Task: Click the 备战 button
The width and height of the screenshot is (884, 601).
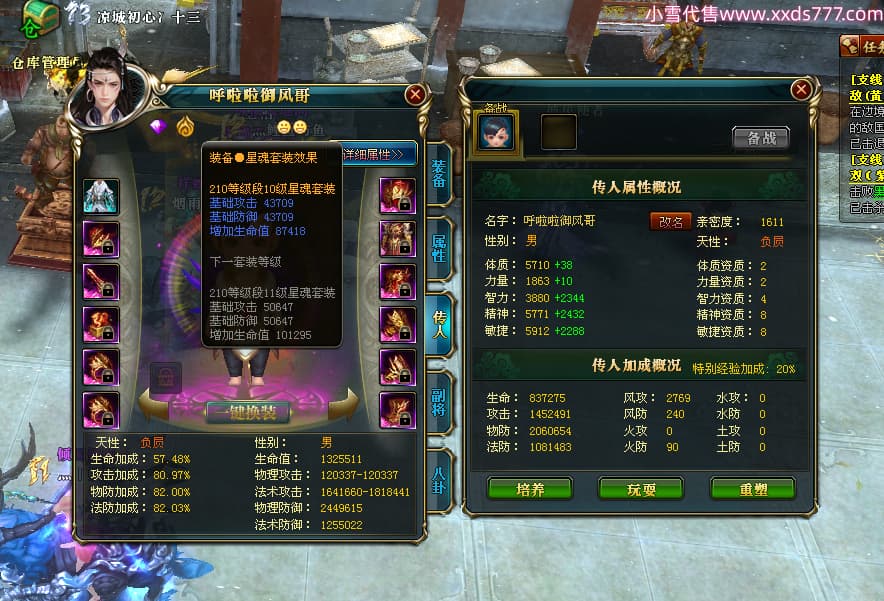Action: click(x=760, y=138)
